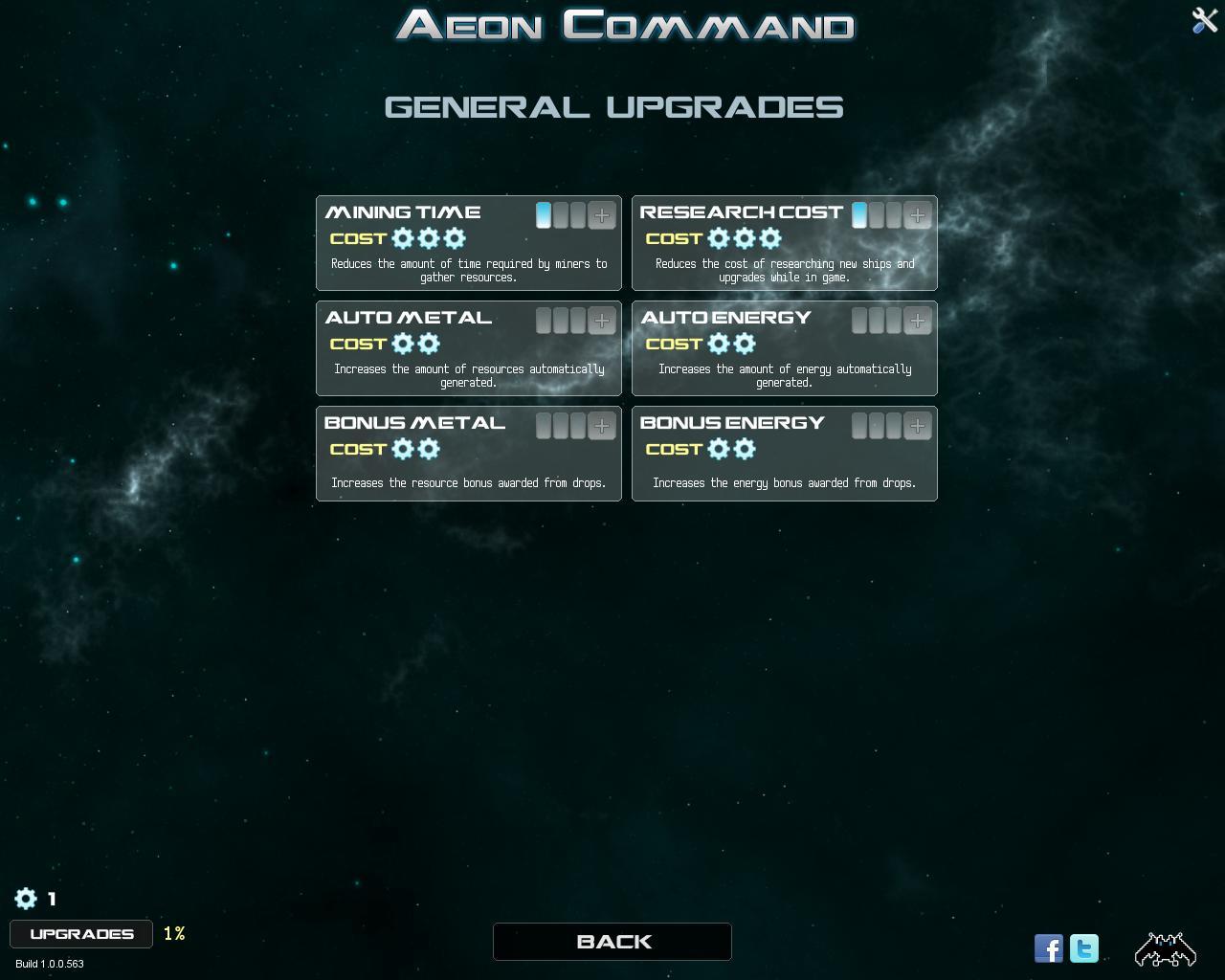Go back using the Back button
The width and height of the screenshot is (1225, 980).
612,942
